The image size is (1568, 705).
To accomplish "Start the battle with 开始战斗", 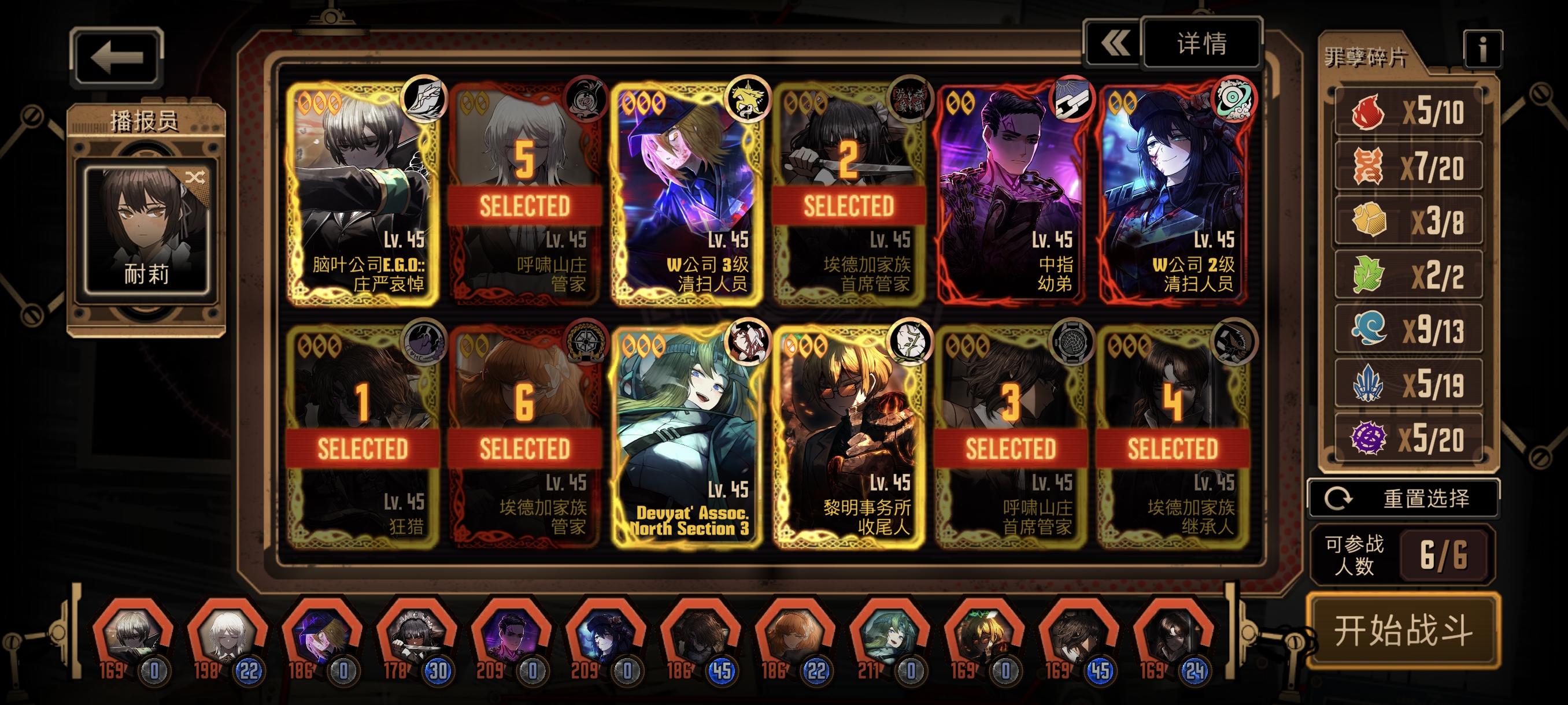I will coord(1403,629).
